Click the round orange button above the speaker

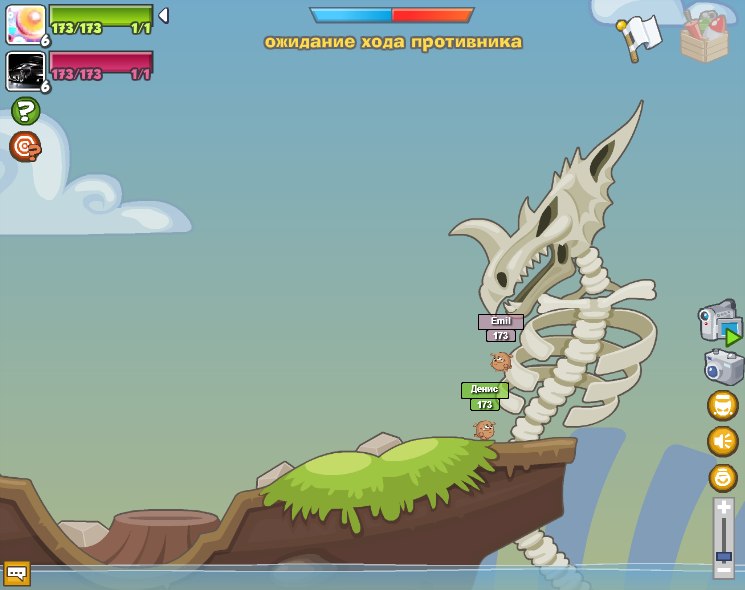[722, 405]
